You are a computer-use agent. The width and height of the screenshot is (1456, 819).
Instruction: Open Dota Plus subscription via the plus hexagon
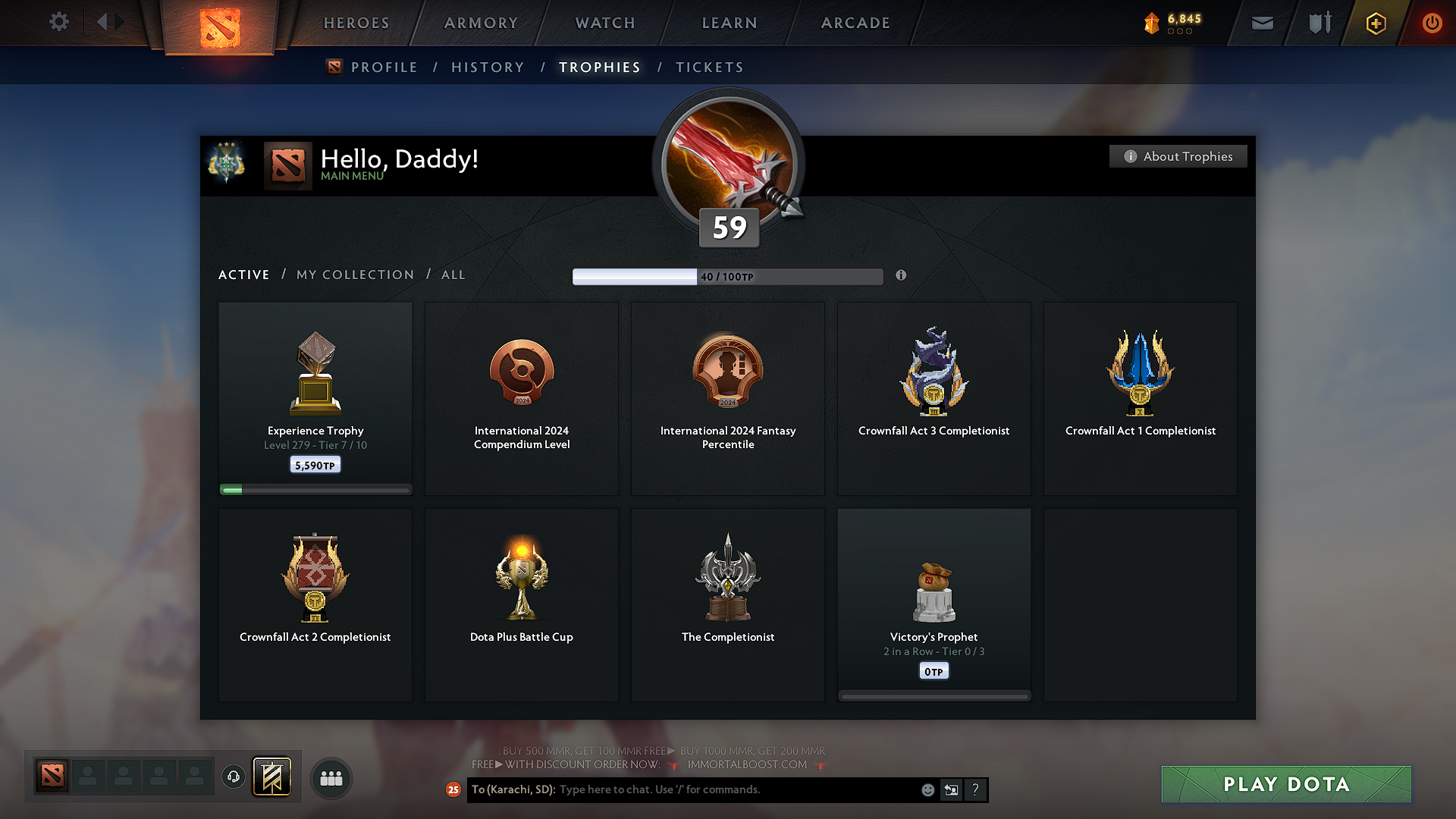[1375, 24]
